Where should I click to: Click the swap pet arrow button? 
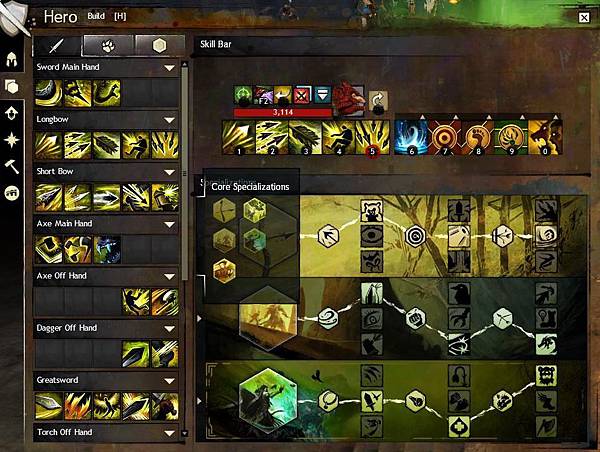tap(378, 100)
